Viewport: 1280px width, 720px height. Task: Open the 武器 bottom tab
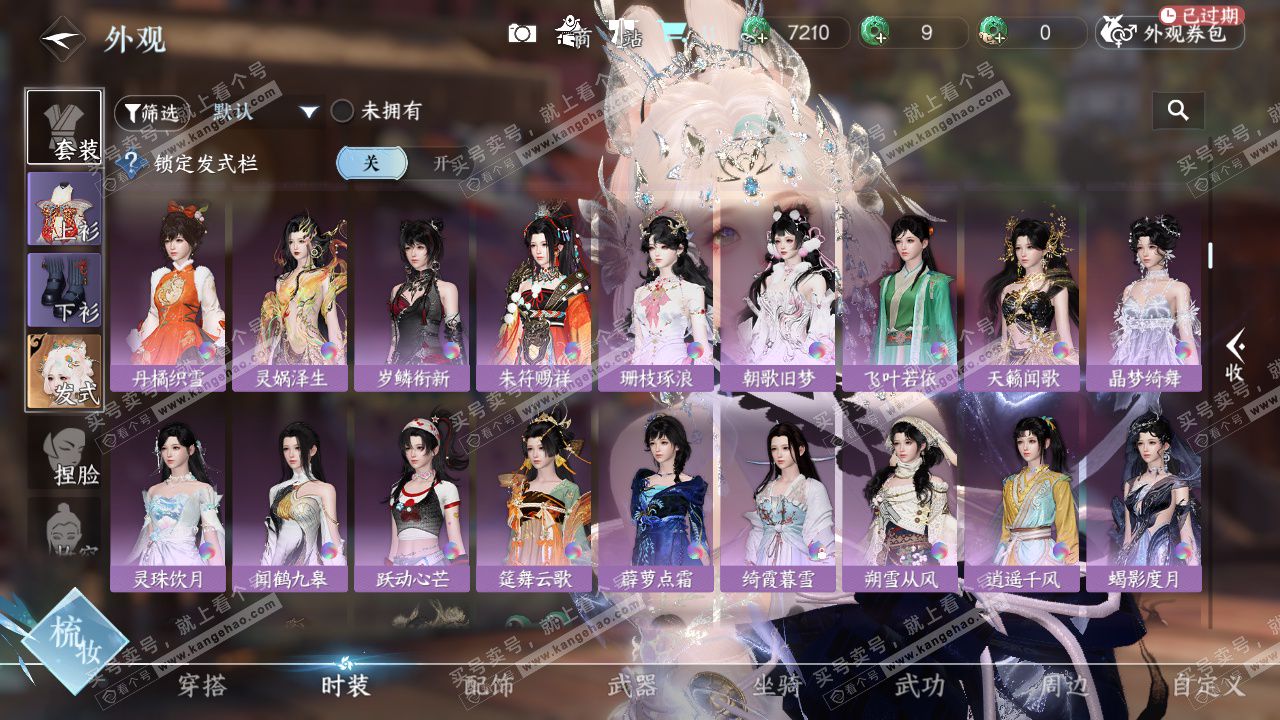[x=632, y=686]
